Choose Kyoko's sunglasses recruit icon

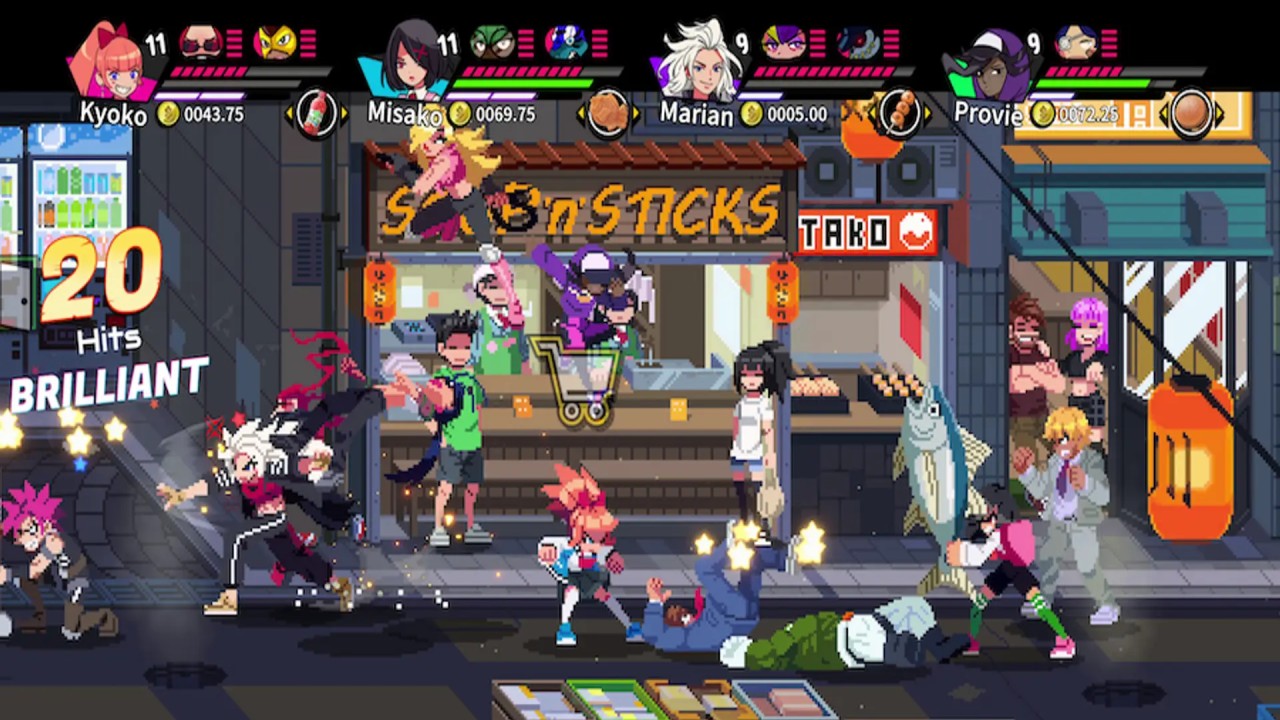click(201, 42)
